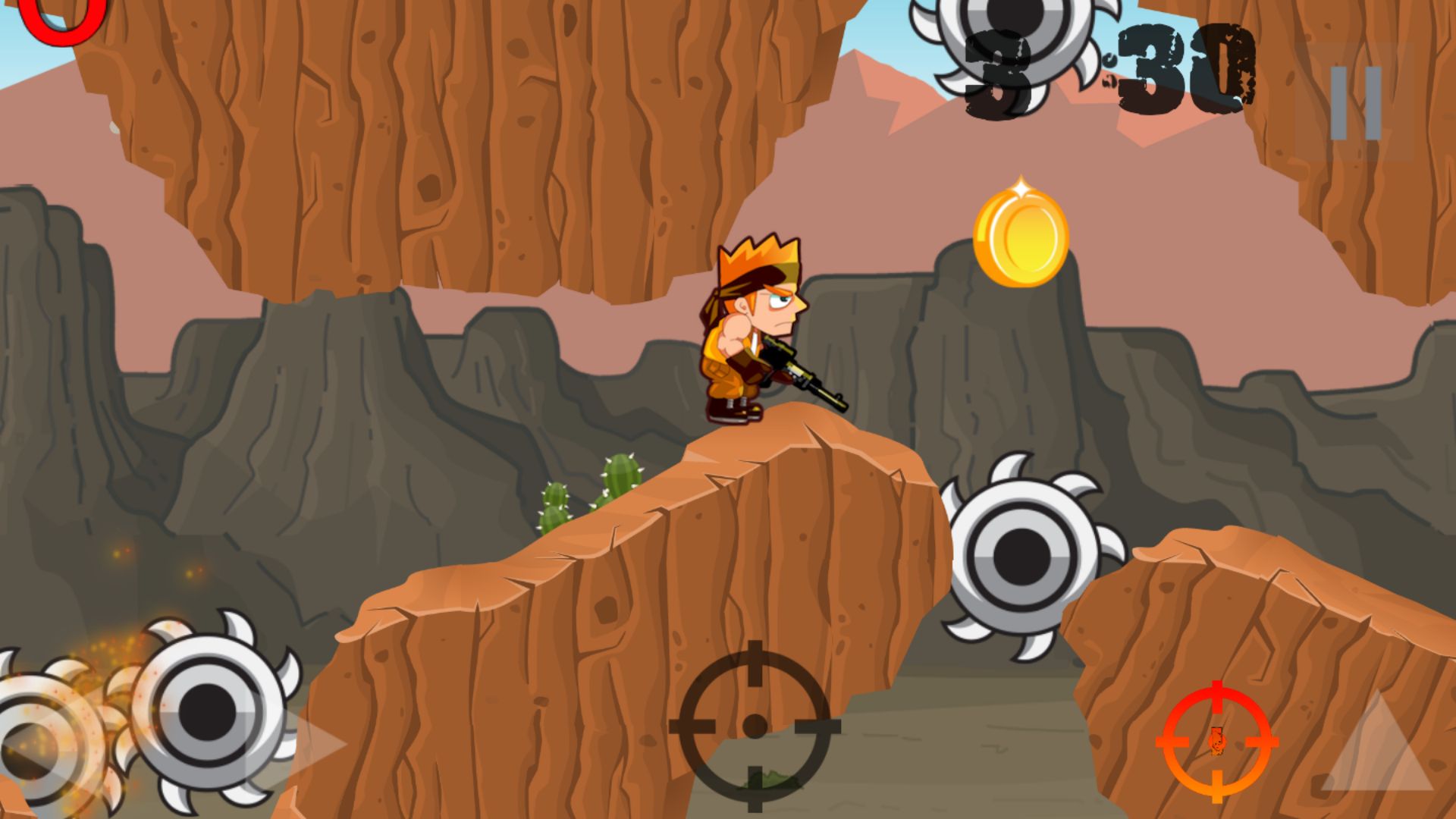Tap the black crosshair shoot button
The width and height of the screenshot is (1456, 819).
[755, 726]
